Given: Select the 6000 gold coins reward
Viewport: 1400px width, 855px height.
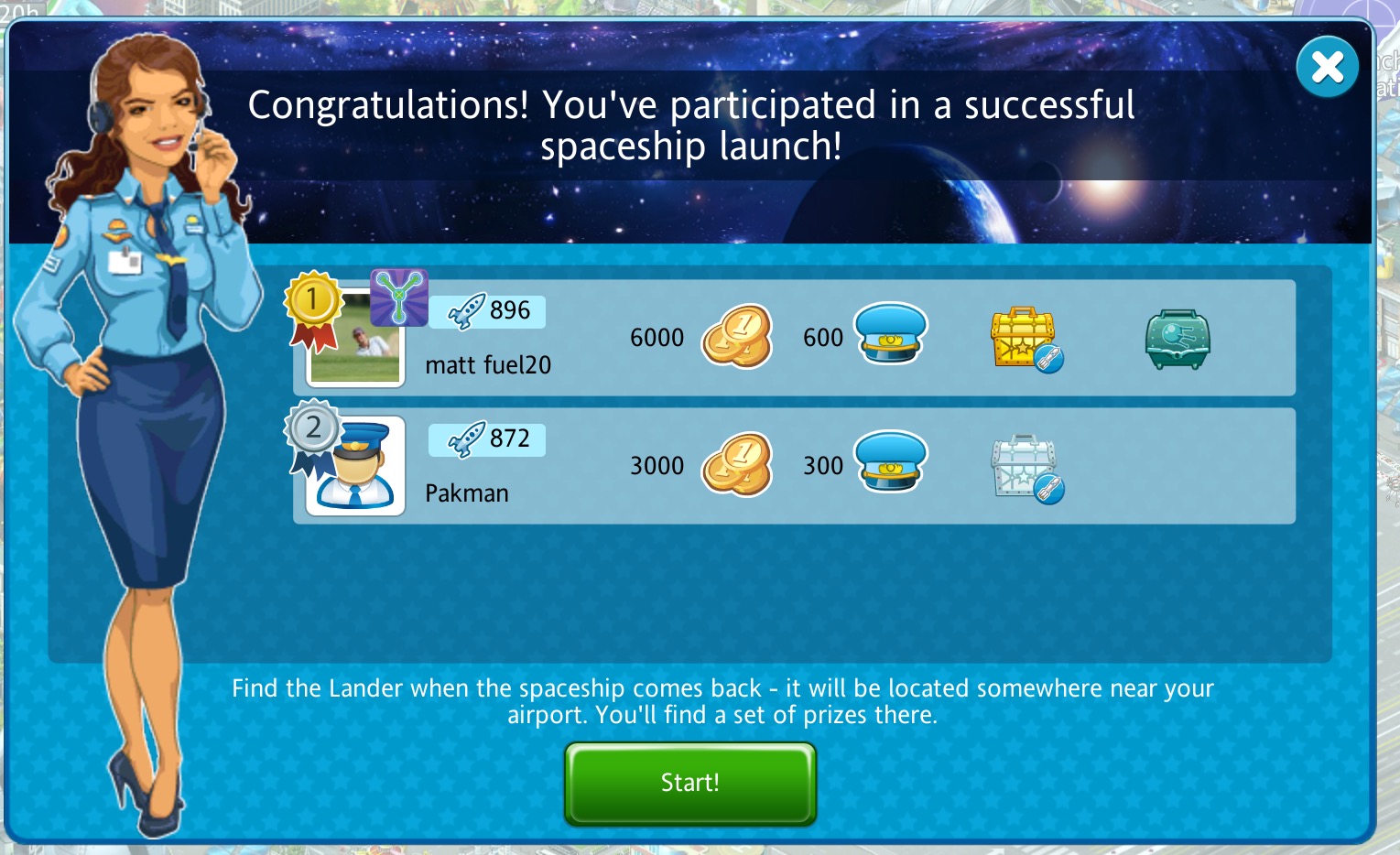Looking at the screenshot, I should pos(736,337).
